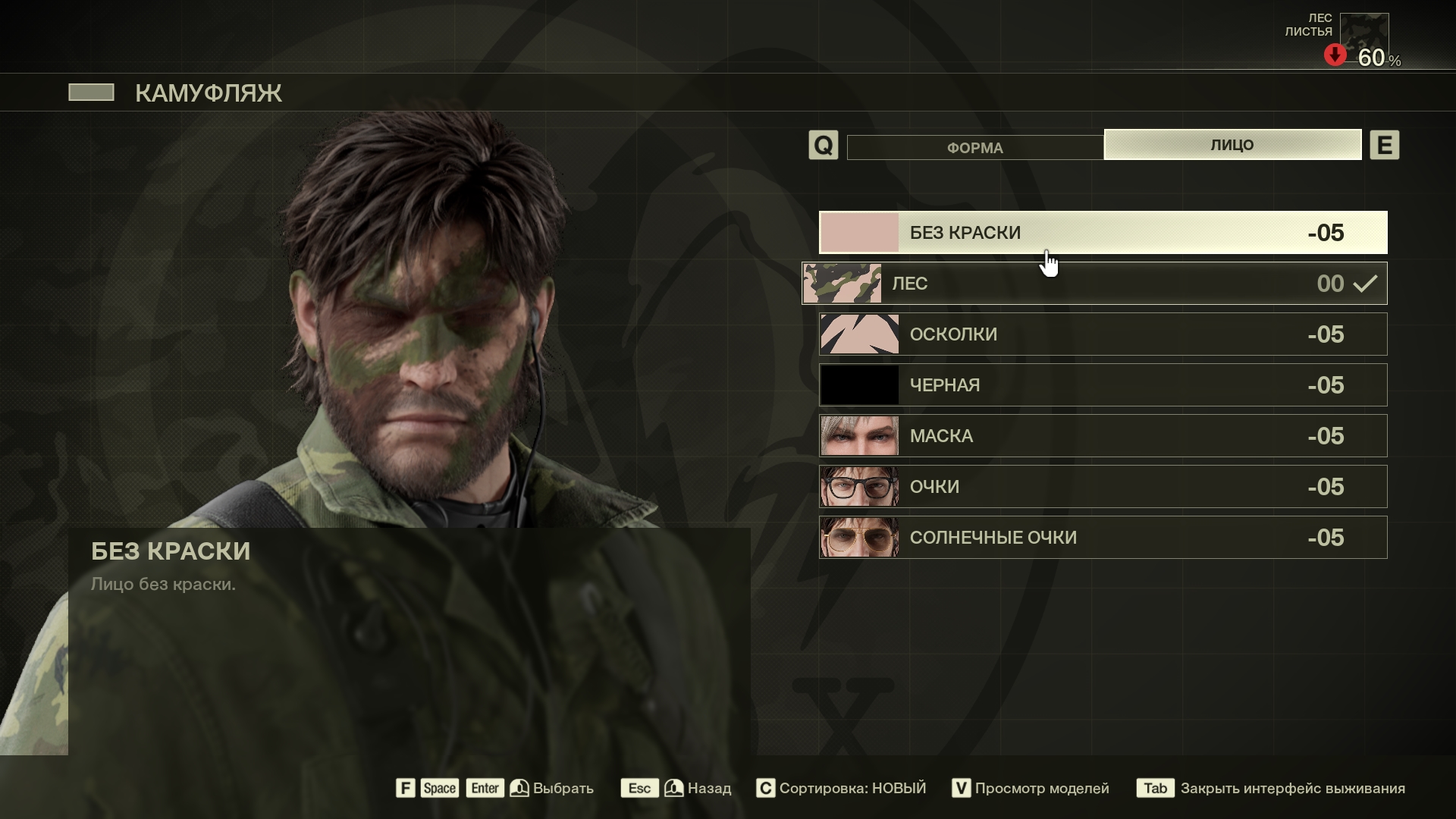Pick the ЧЕРНАЯ face paint
The image size is (1456, 819).
1103,385
